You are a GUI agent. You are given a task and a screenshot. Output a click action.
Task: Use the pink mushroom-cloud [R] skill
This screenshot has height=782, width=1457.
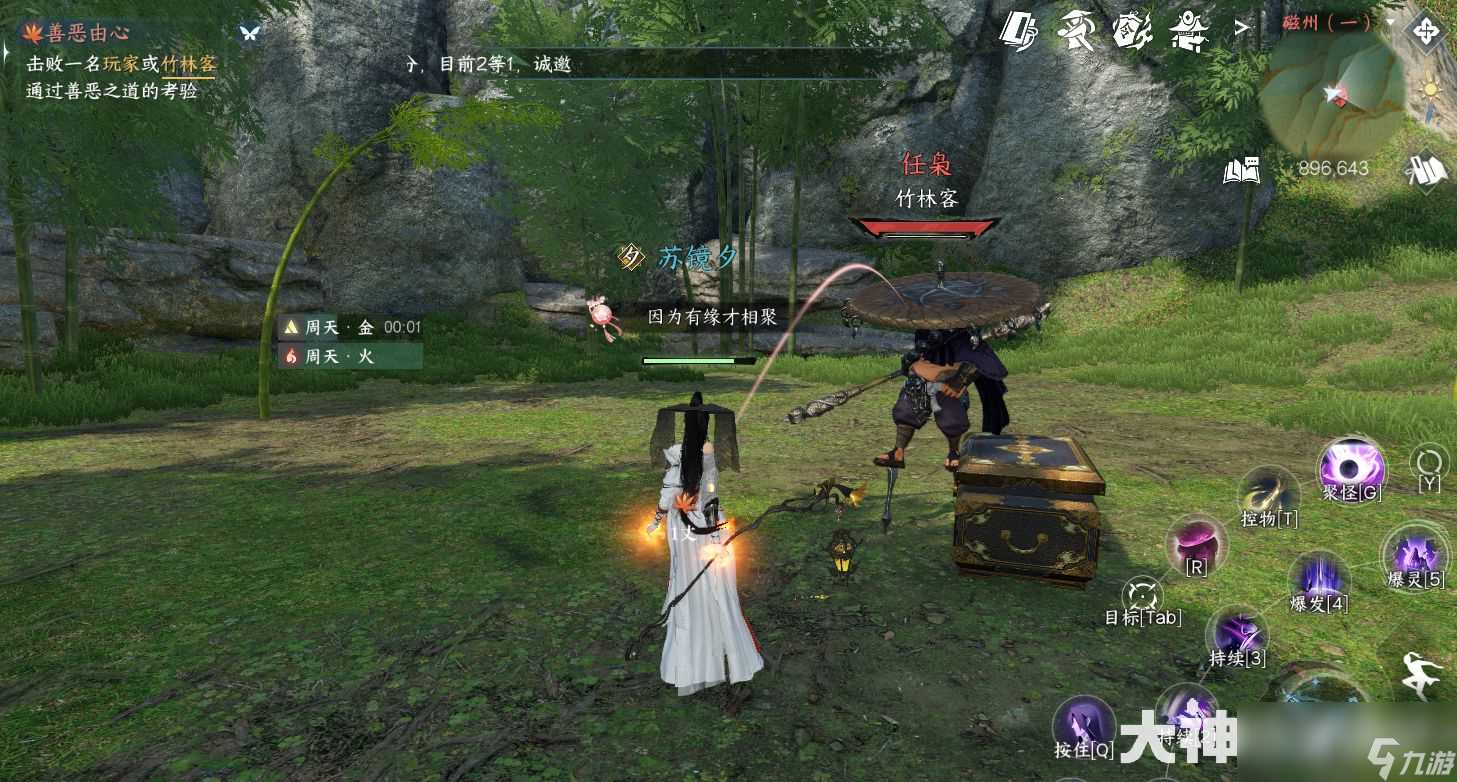(1196, 544)
